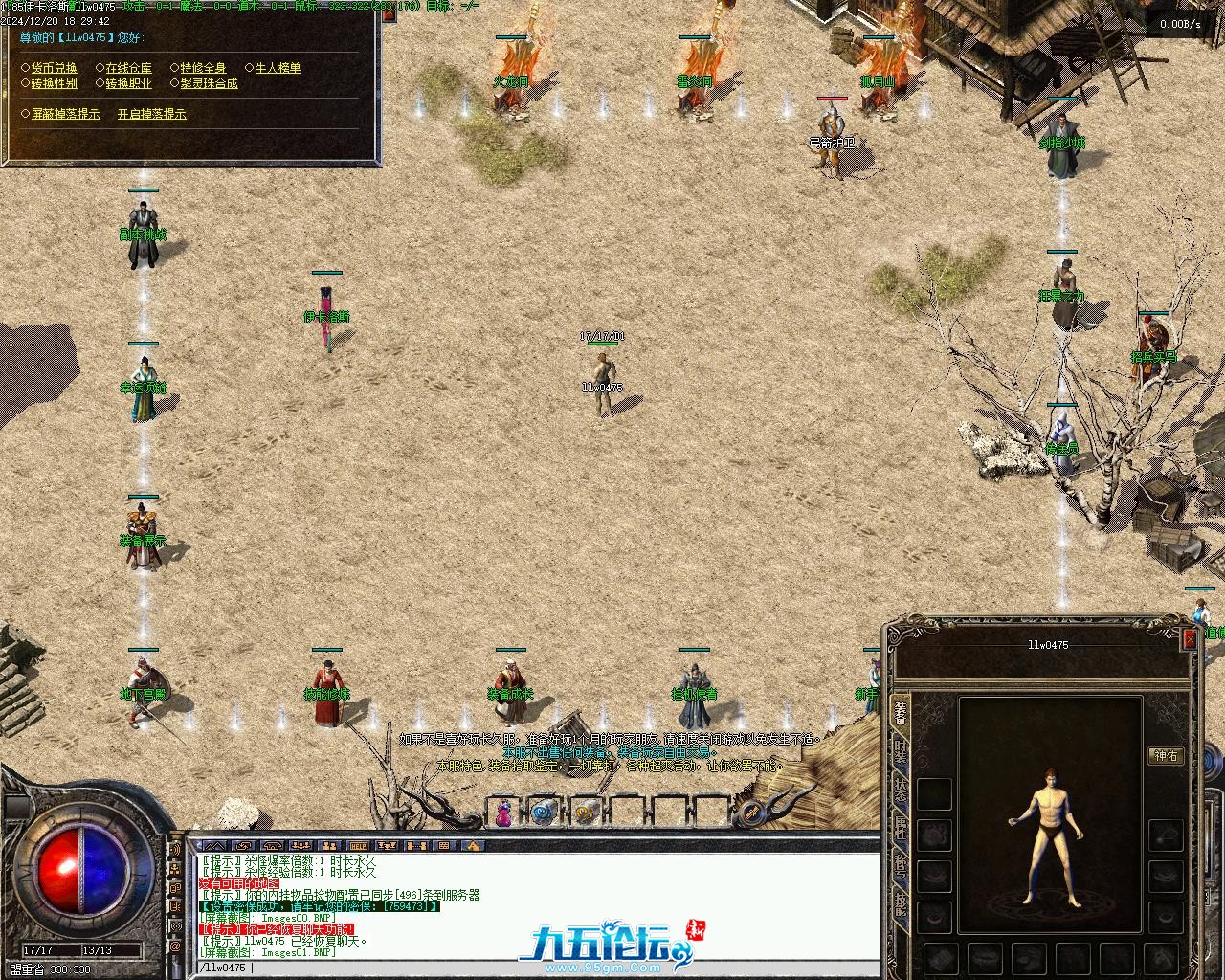Open the 牛人榜单 rankings list
The width and height of the screenshot is (1225, 980).
coord(278,68)
